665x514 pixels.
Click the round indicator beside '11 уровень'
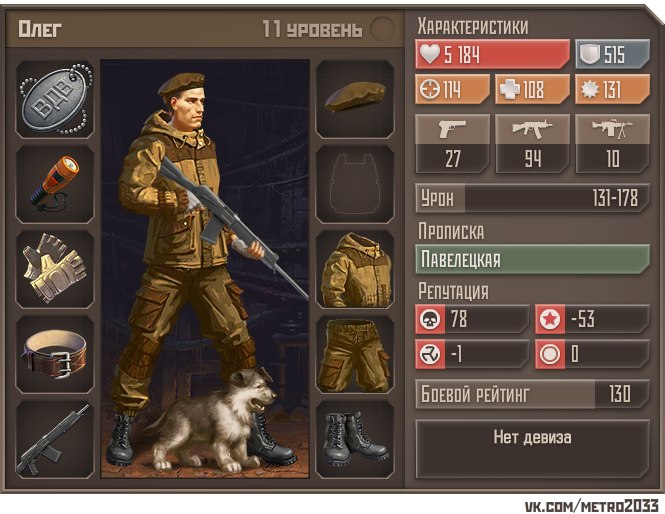pyautogui.click(x=382, y=29)
